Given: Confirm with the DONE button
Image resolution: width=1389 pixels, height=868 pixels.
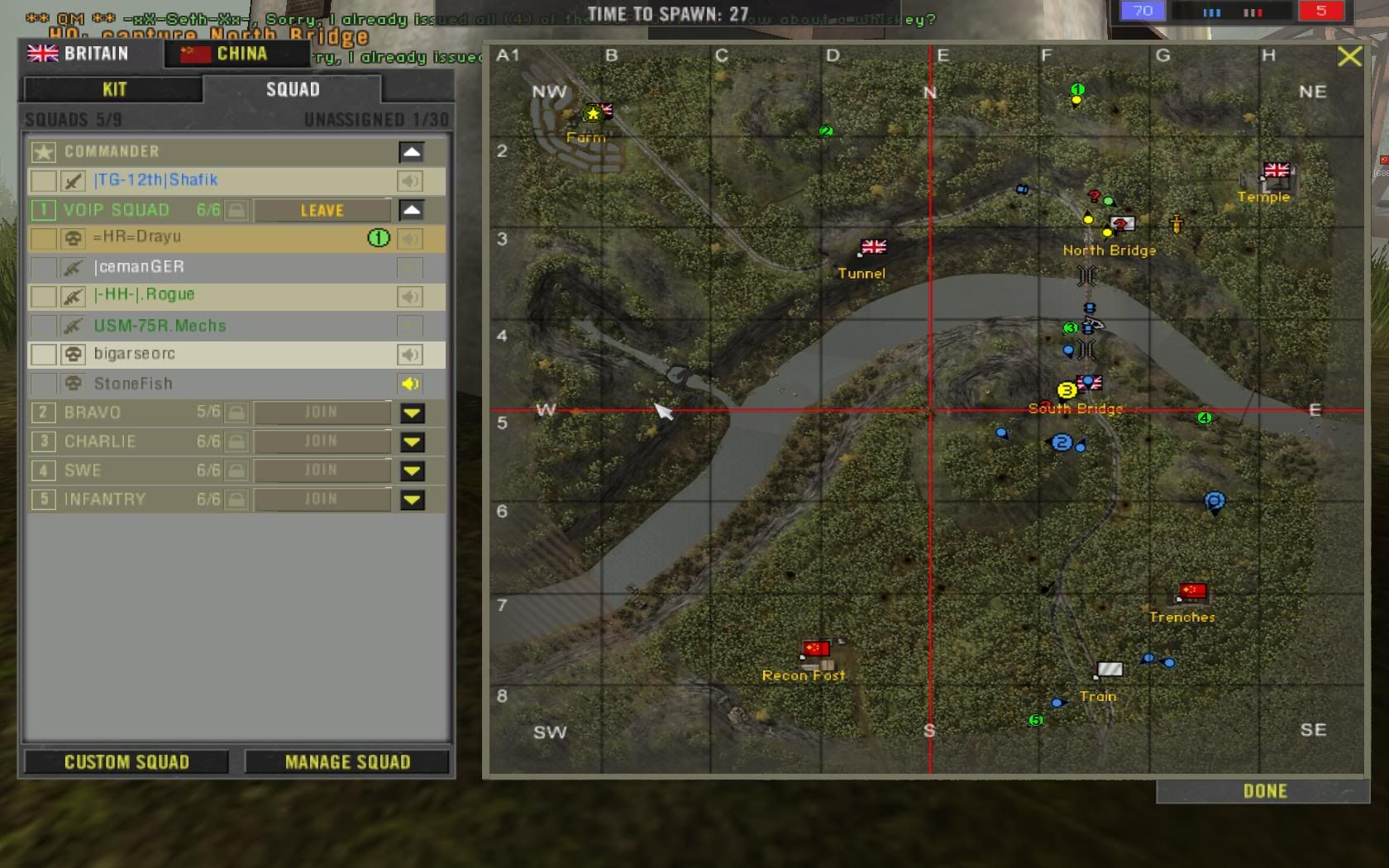Looking at the screenshot, I should 1264,791.
